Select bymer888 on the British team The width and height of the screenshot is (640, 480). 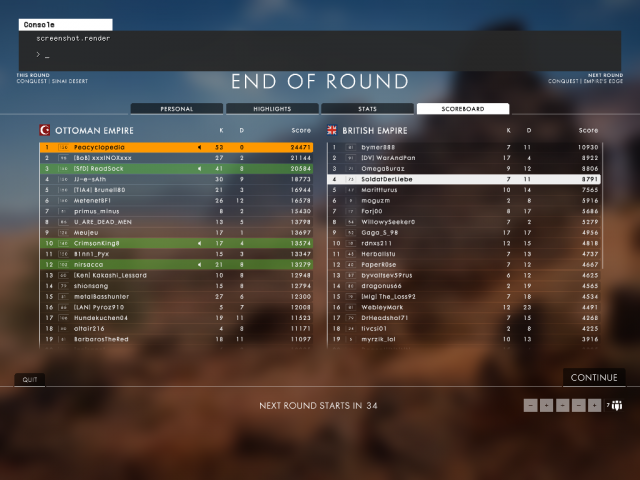coord(463,147)
